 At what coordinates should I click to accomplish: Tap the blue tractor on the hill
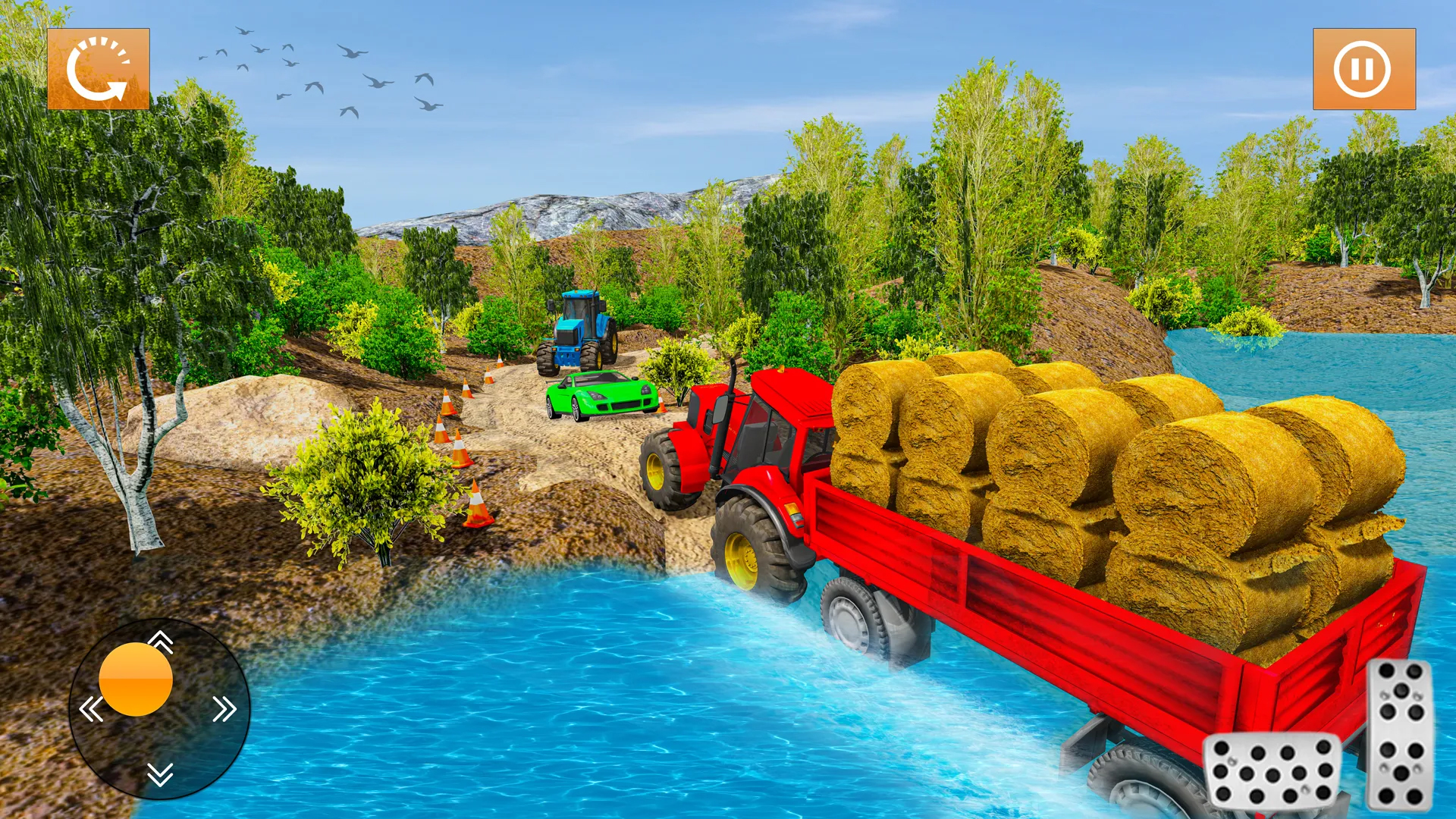click(x=576, y=326)
